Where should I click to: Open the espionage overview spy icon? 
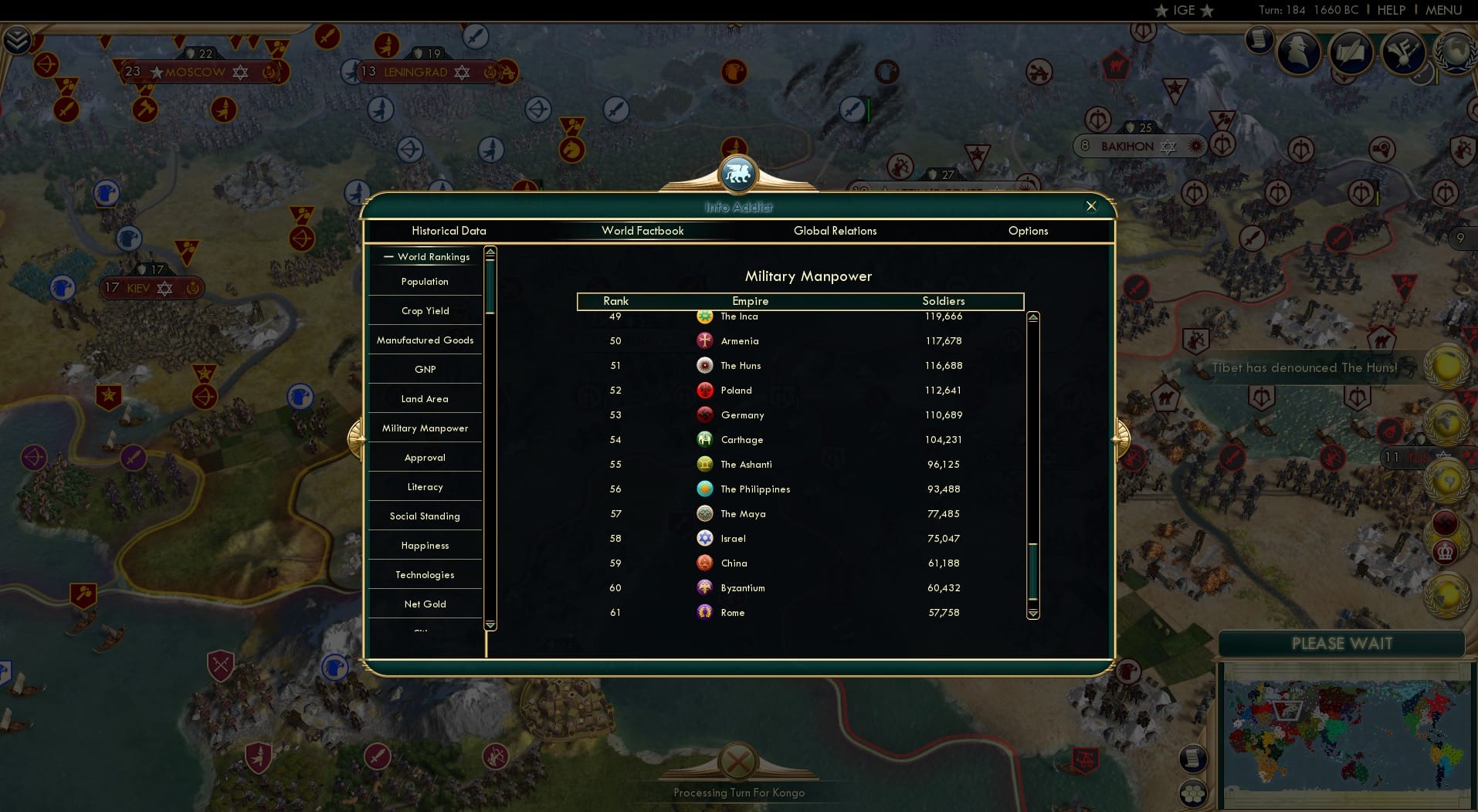(x=1299, y=52)
